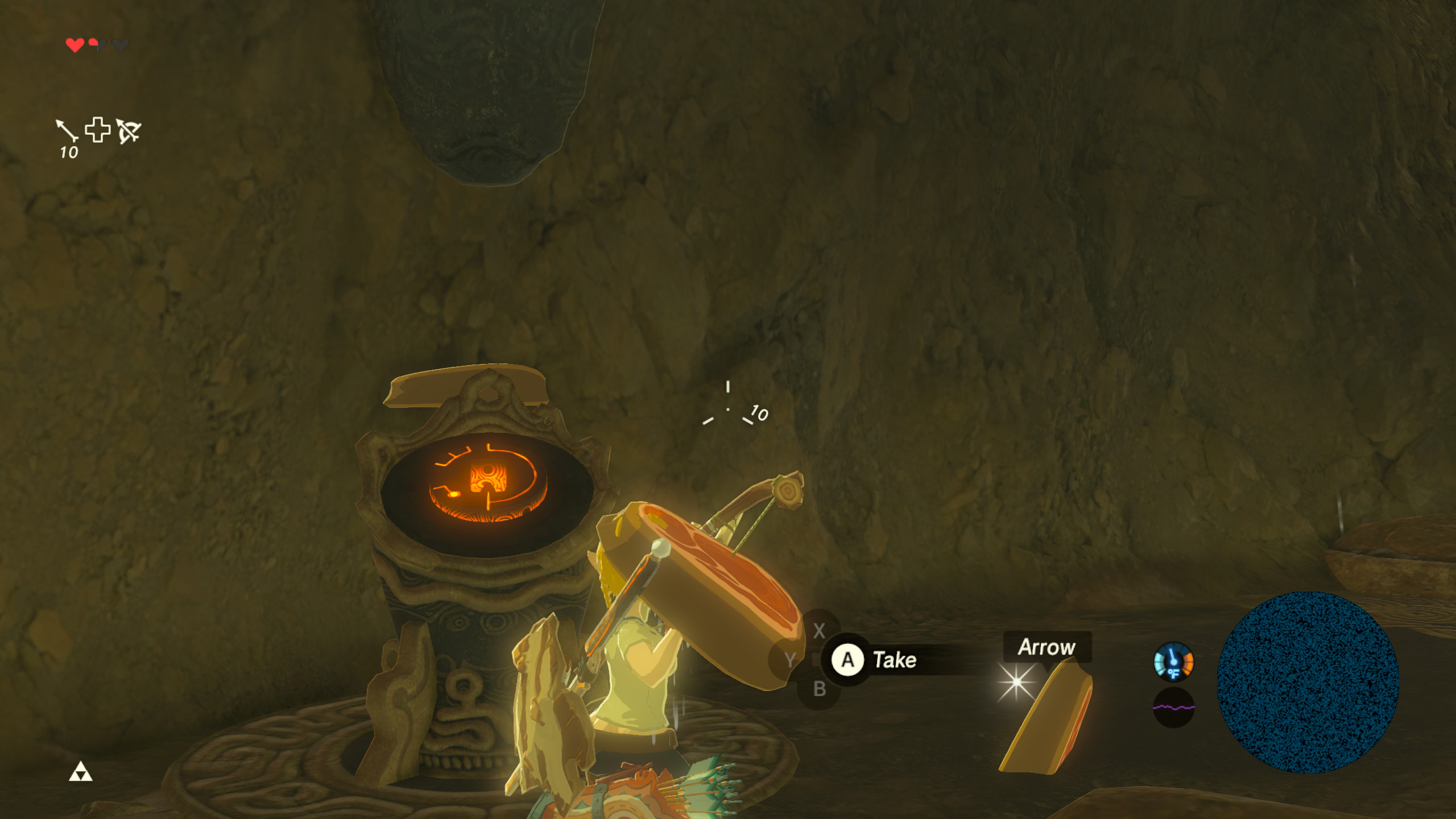Toggle the empty third heart container
Screen dimensions: 1456x819
120,45
